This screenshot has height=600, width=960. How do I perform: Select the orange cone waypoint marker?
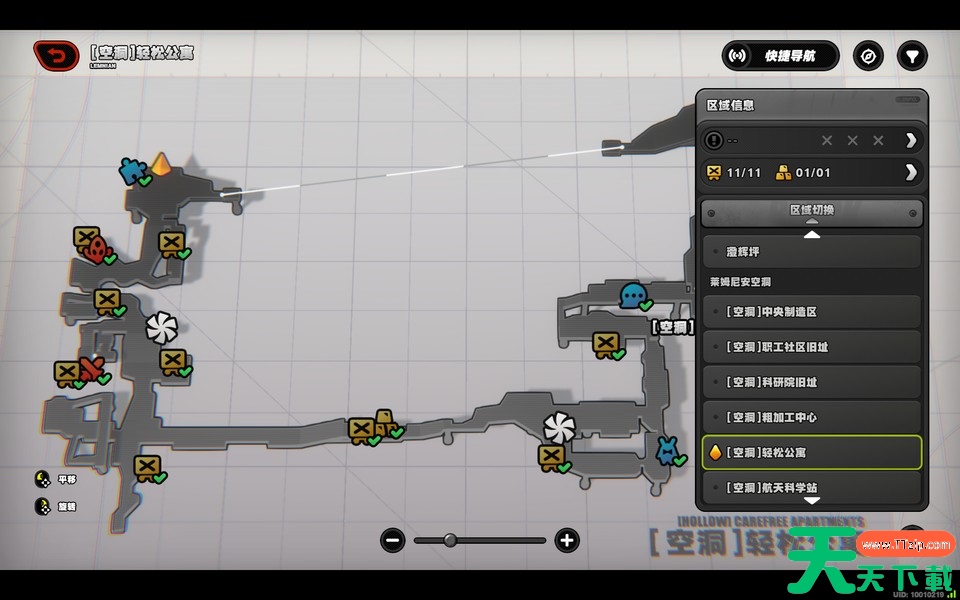pos(161,163)
